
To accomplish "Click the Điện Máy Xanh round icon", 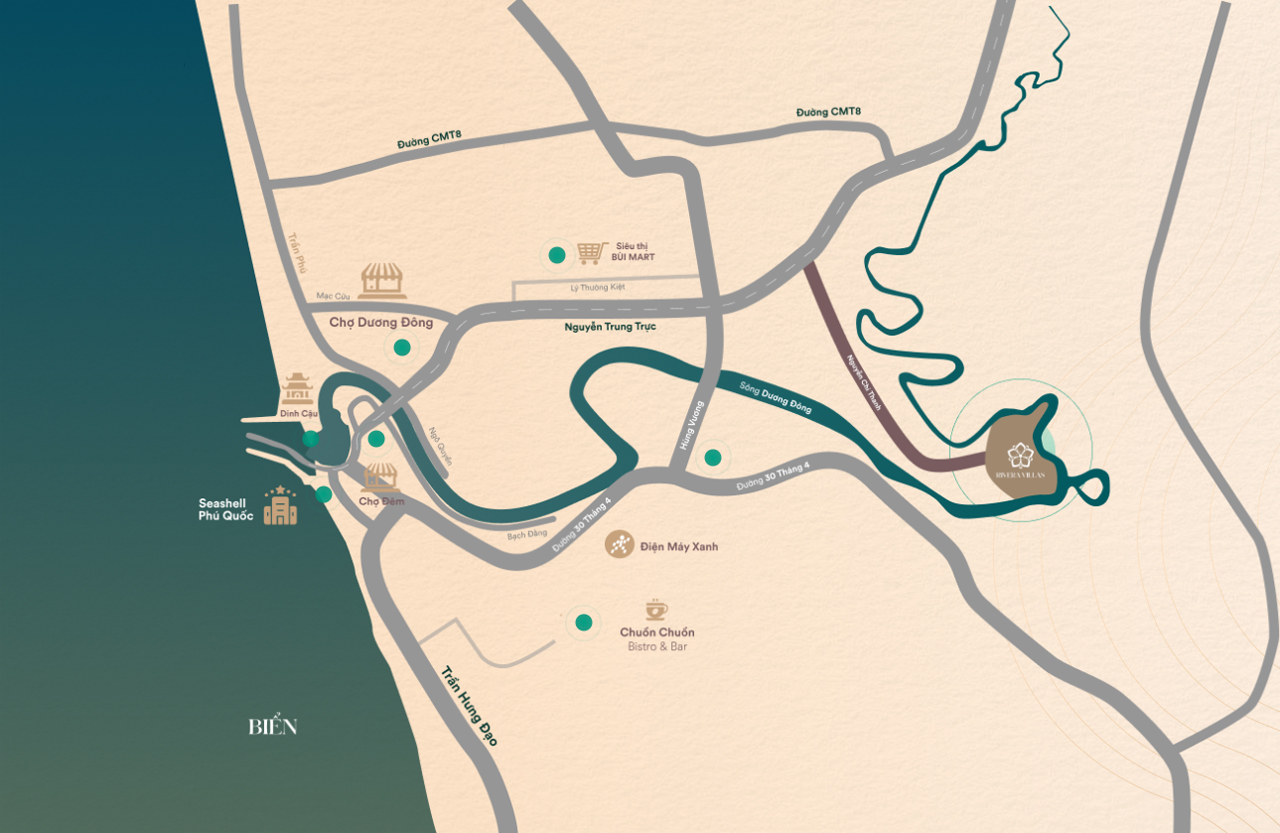I will tap(620, 545).
